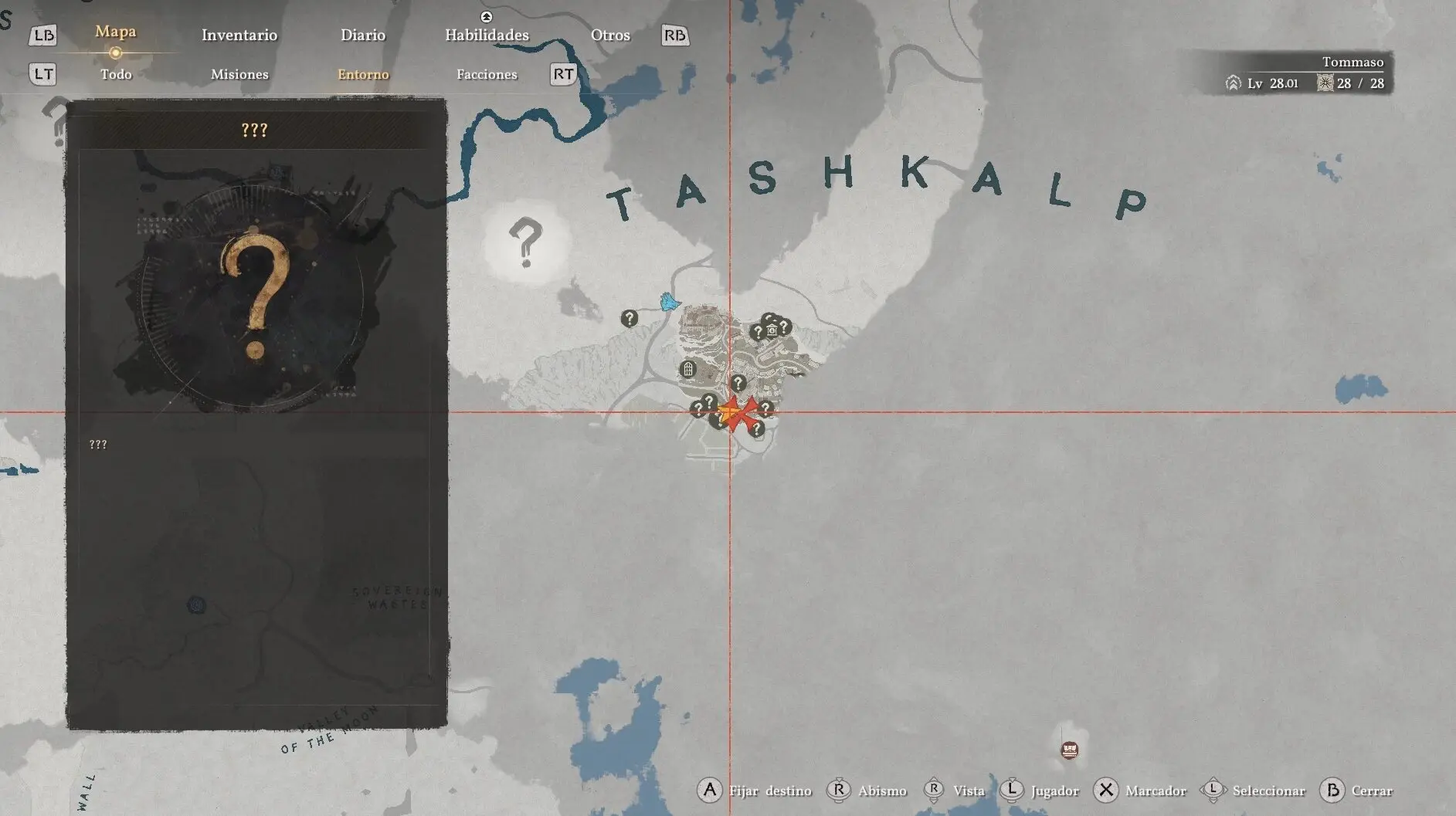Select the large unexplored question mark marker
Viewport: 1456px width, 816px height.
click(x=526, y=242)
